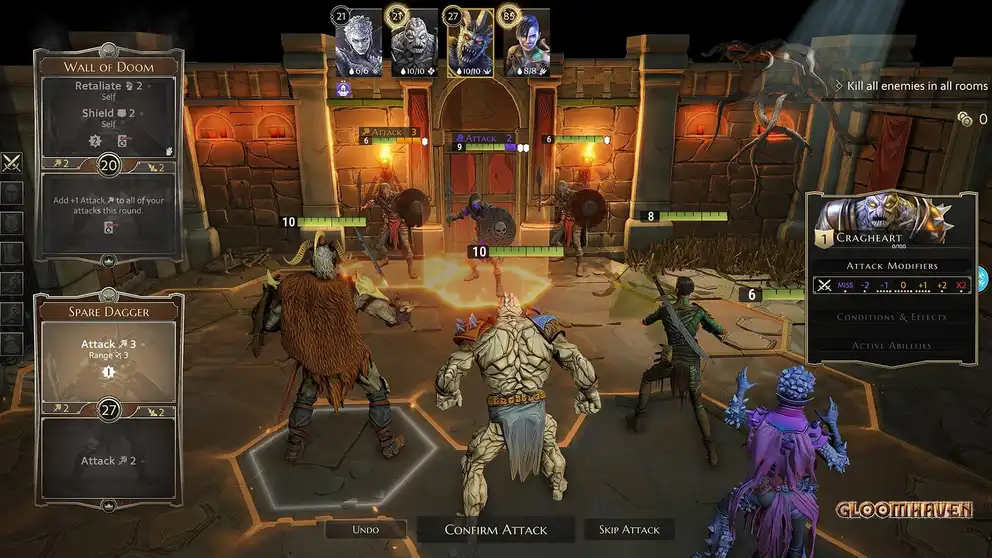The image size is (992, 558).
Task: Open the Conditions & Effects section
Action: coord(891,317)
